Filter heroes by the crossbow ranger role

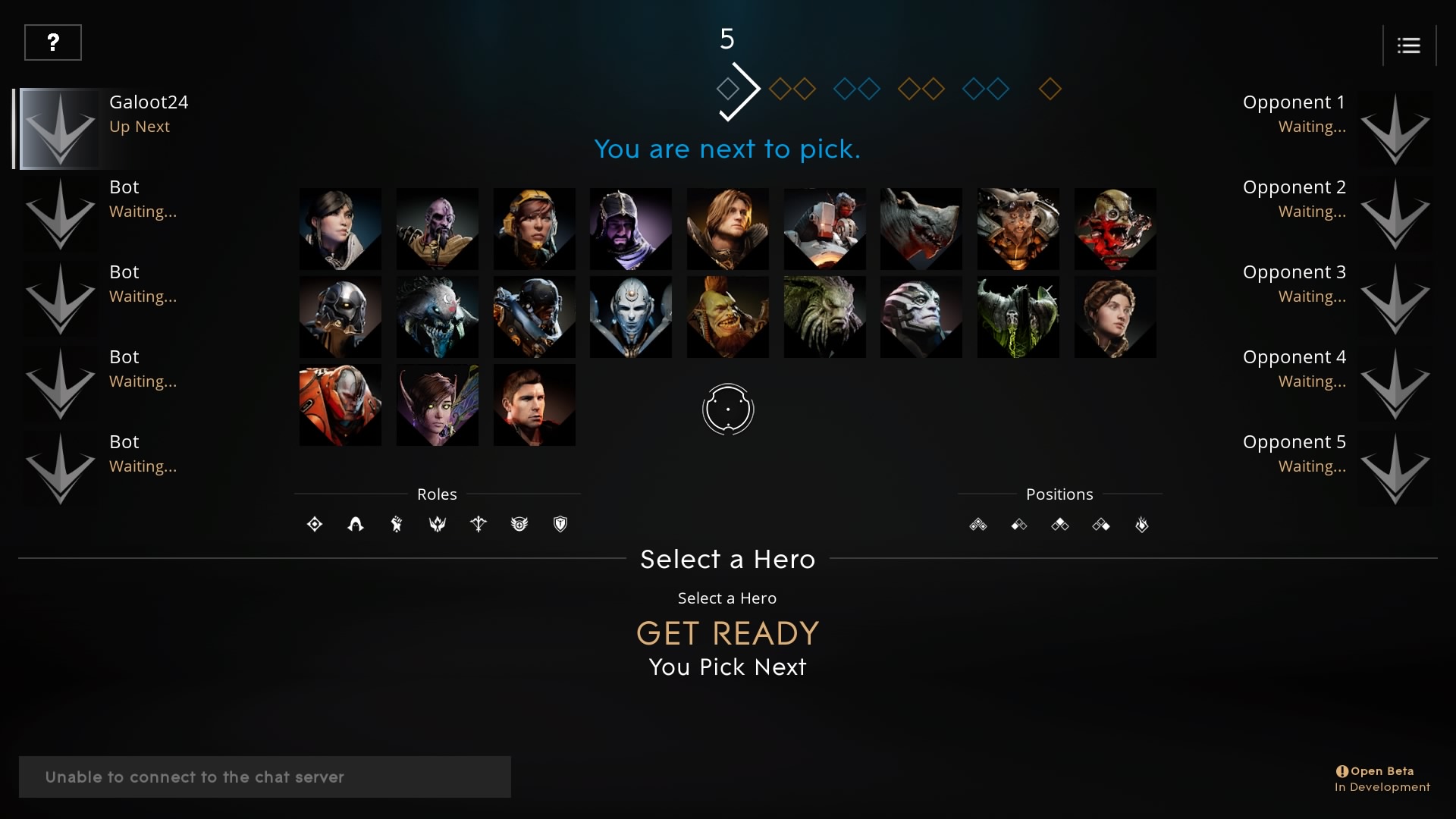[x=479, y=524]
